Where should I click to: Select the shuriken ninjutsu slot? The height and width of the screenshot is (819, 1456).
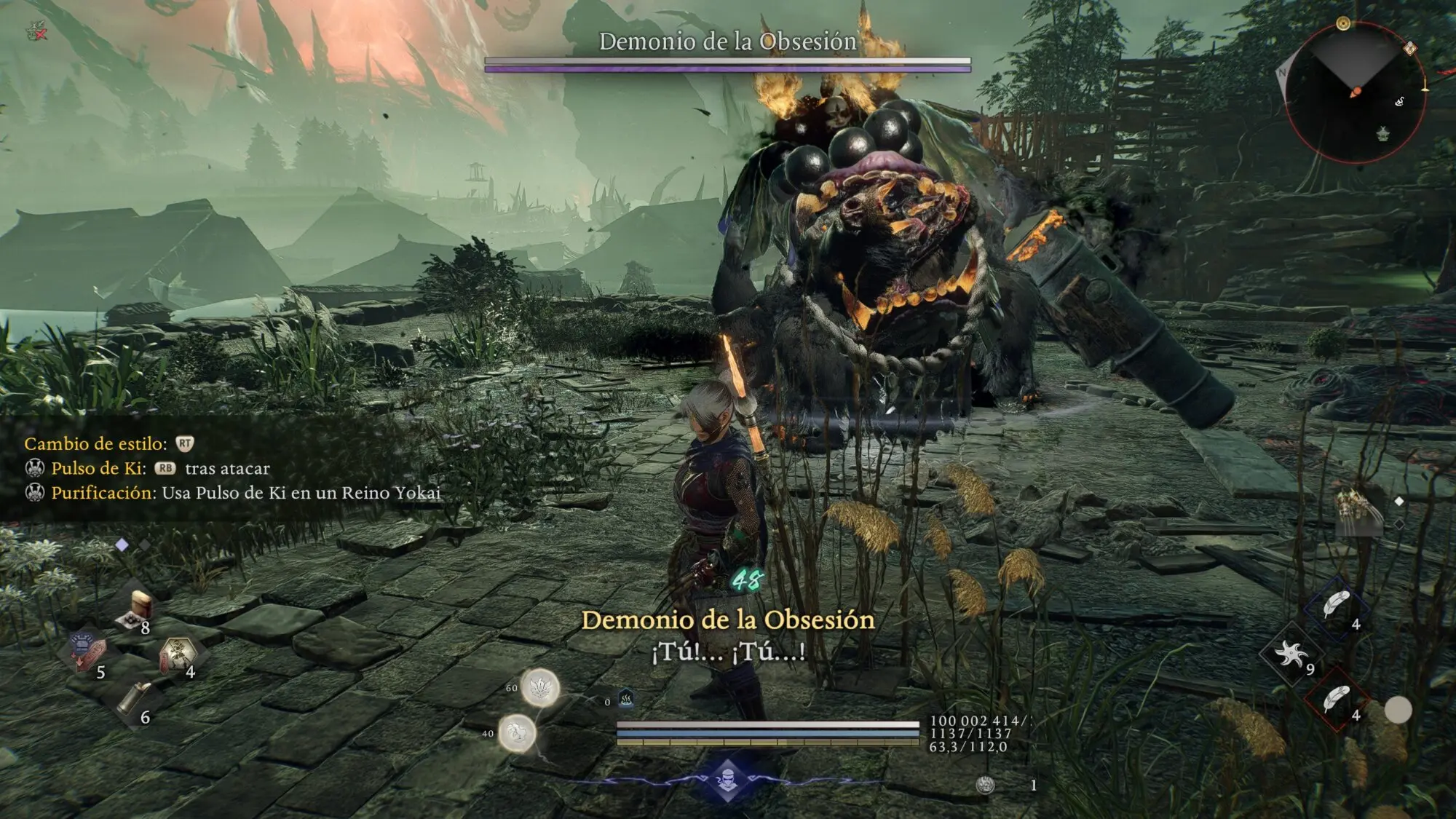[x=1291, y=654]
